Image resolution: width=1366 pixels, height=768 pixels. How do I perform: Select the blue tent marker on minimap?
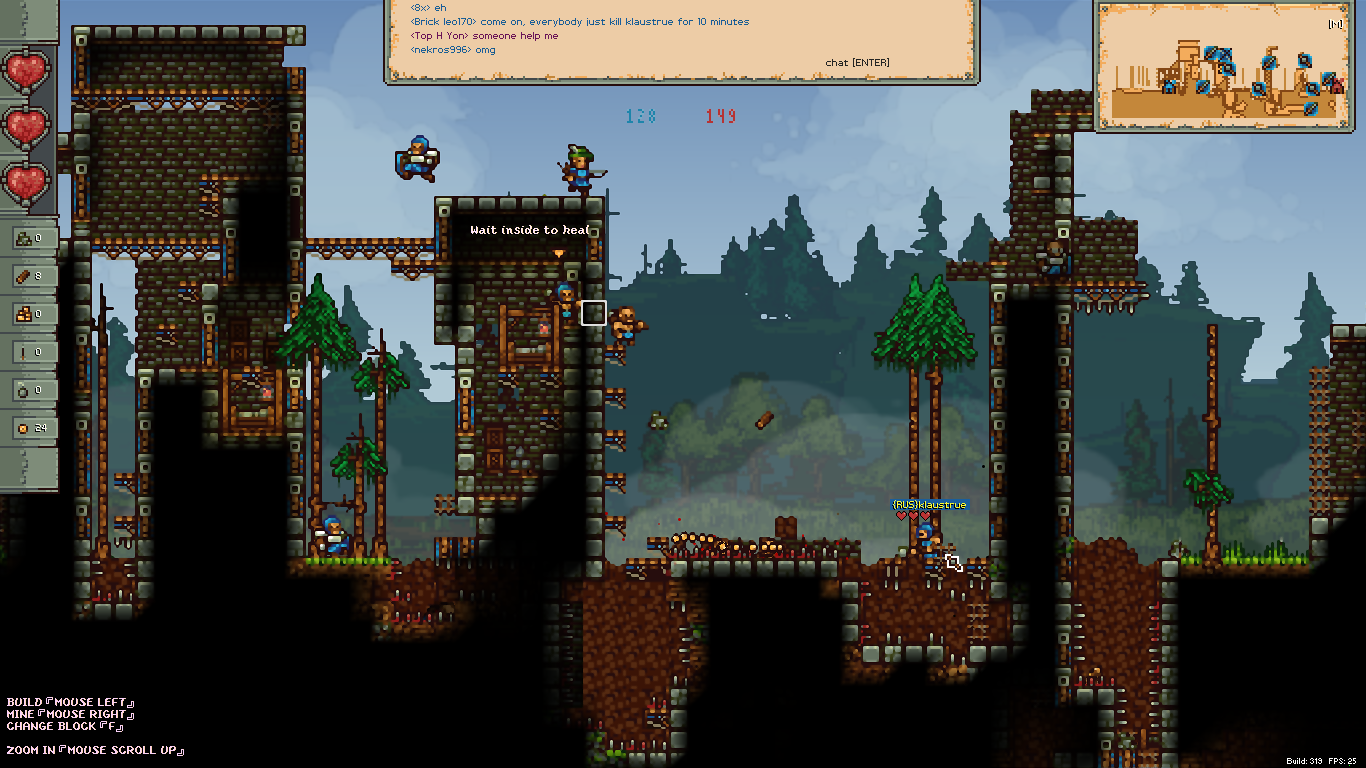[x=1168, y=87]
